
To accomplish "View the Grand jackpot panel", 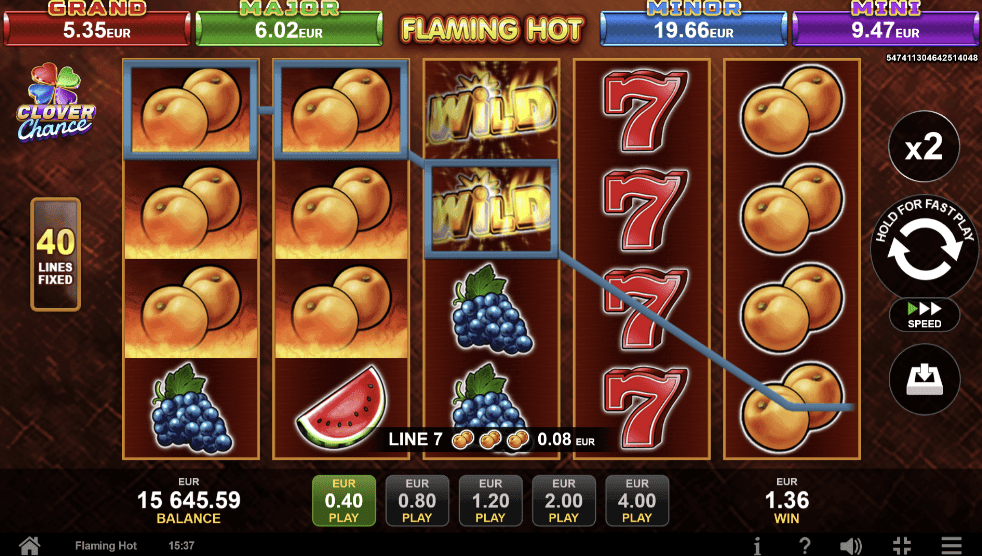I will (97, 24).
